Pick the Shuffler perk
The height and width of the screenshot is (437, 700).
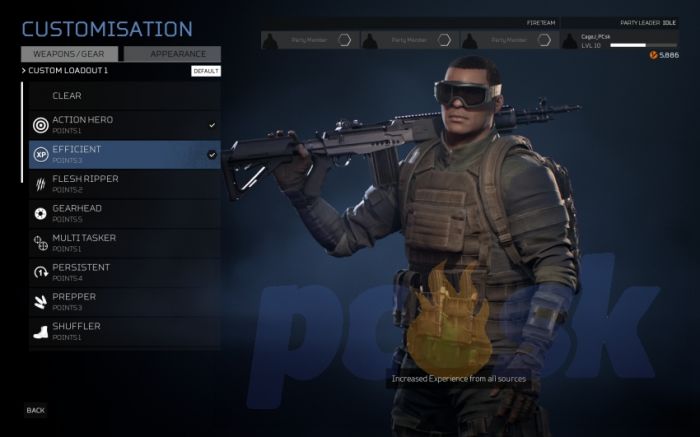(x=124, y=330)
